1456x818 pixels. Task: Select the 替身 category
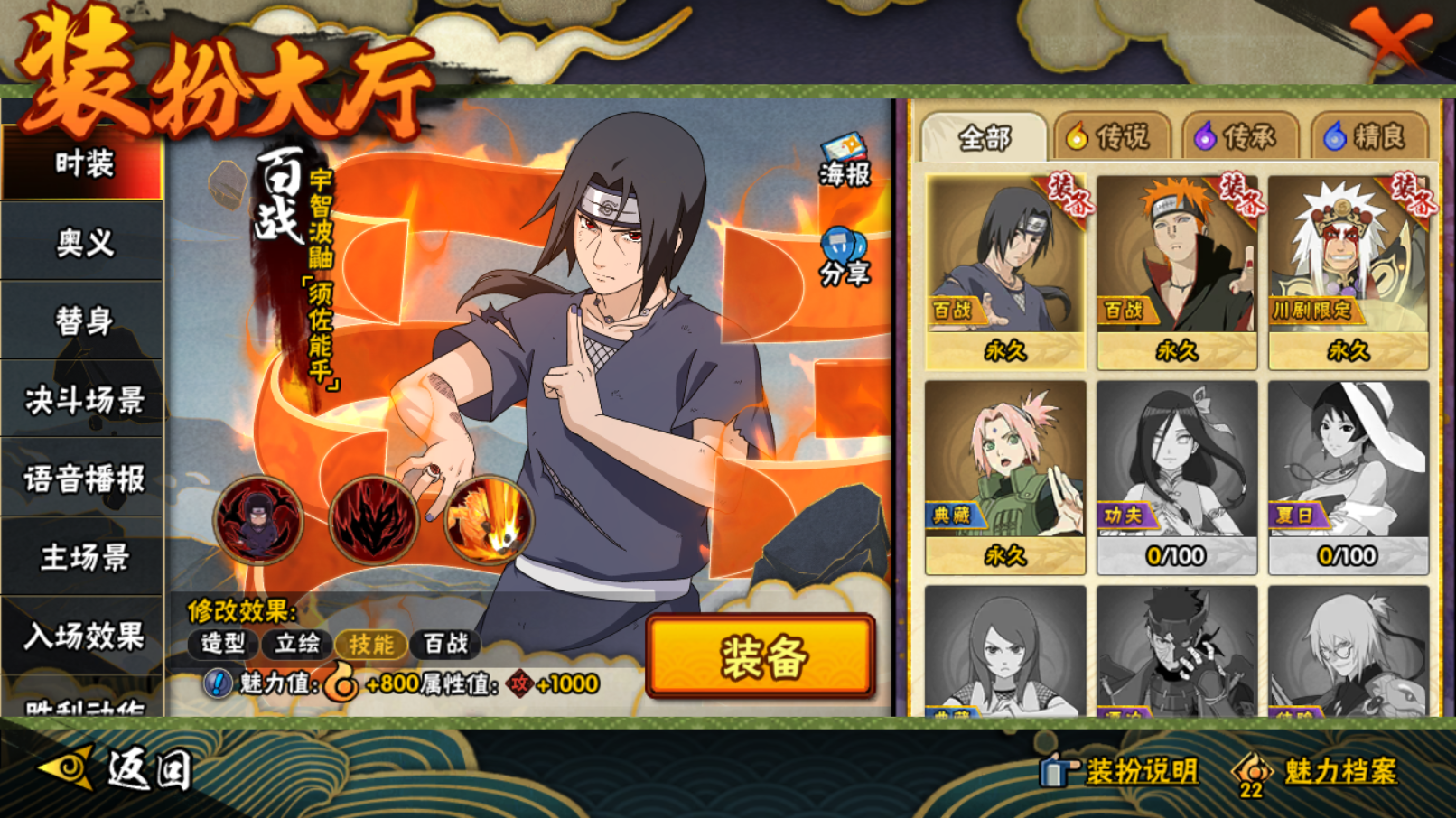pos(83,321)
